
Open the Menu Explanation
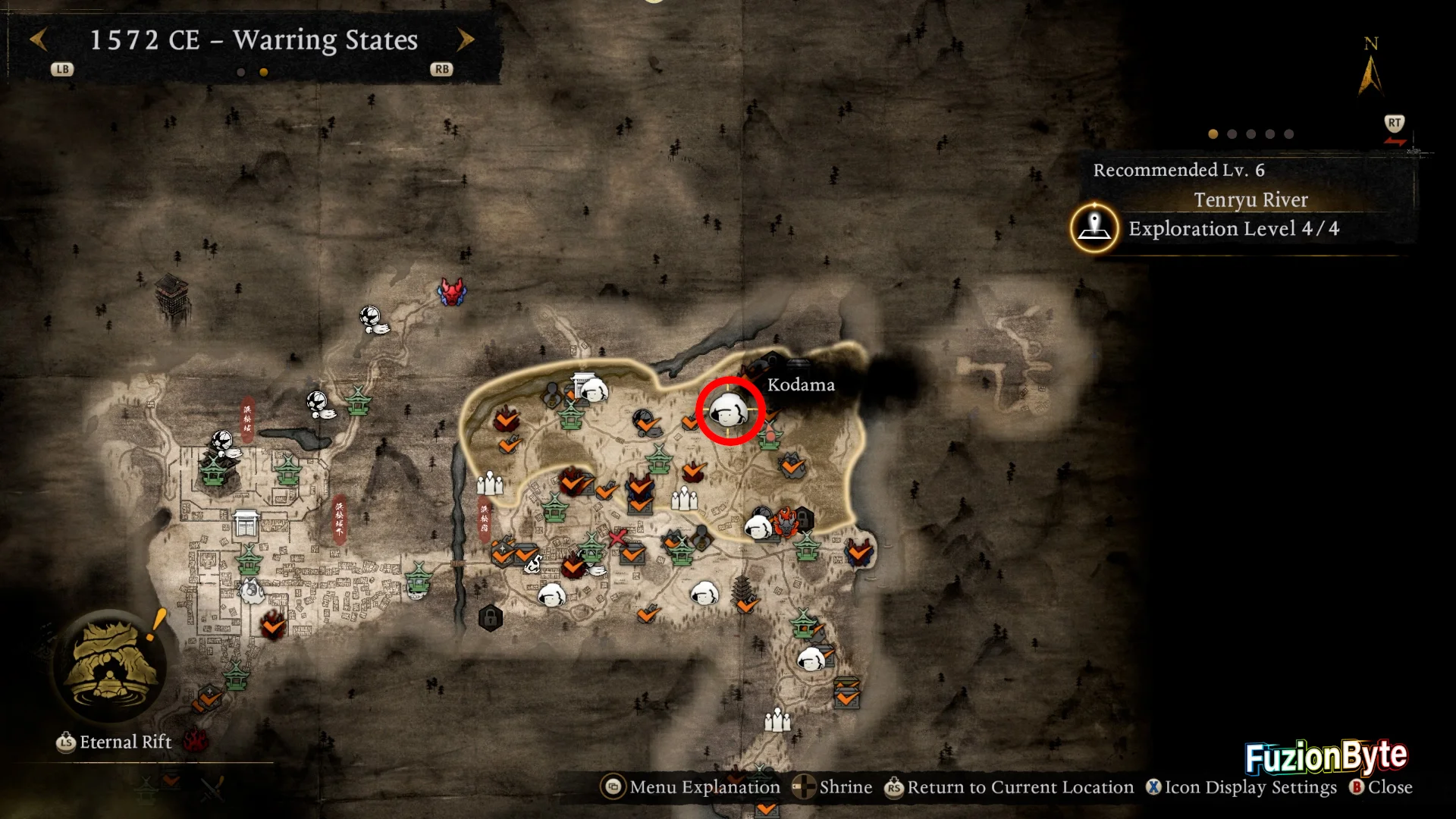(691, 787)
